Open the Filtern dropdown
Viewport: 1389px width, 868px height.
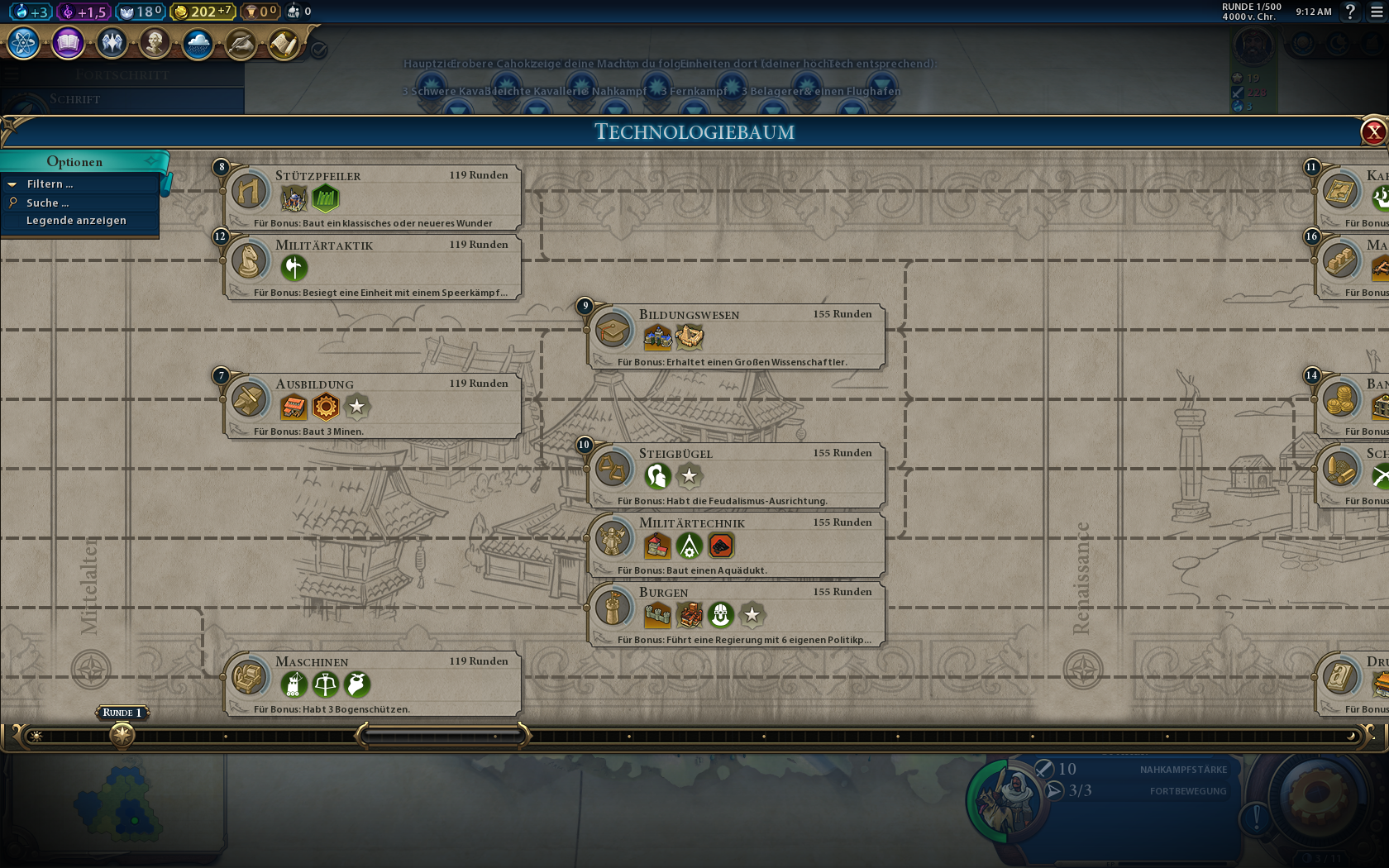[50, 184]
